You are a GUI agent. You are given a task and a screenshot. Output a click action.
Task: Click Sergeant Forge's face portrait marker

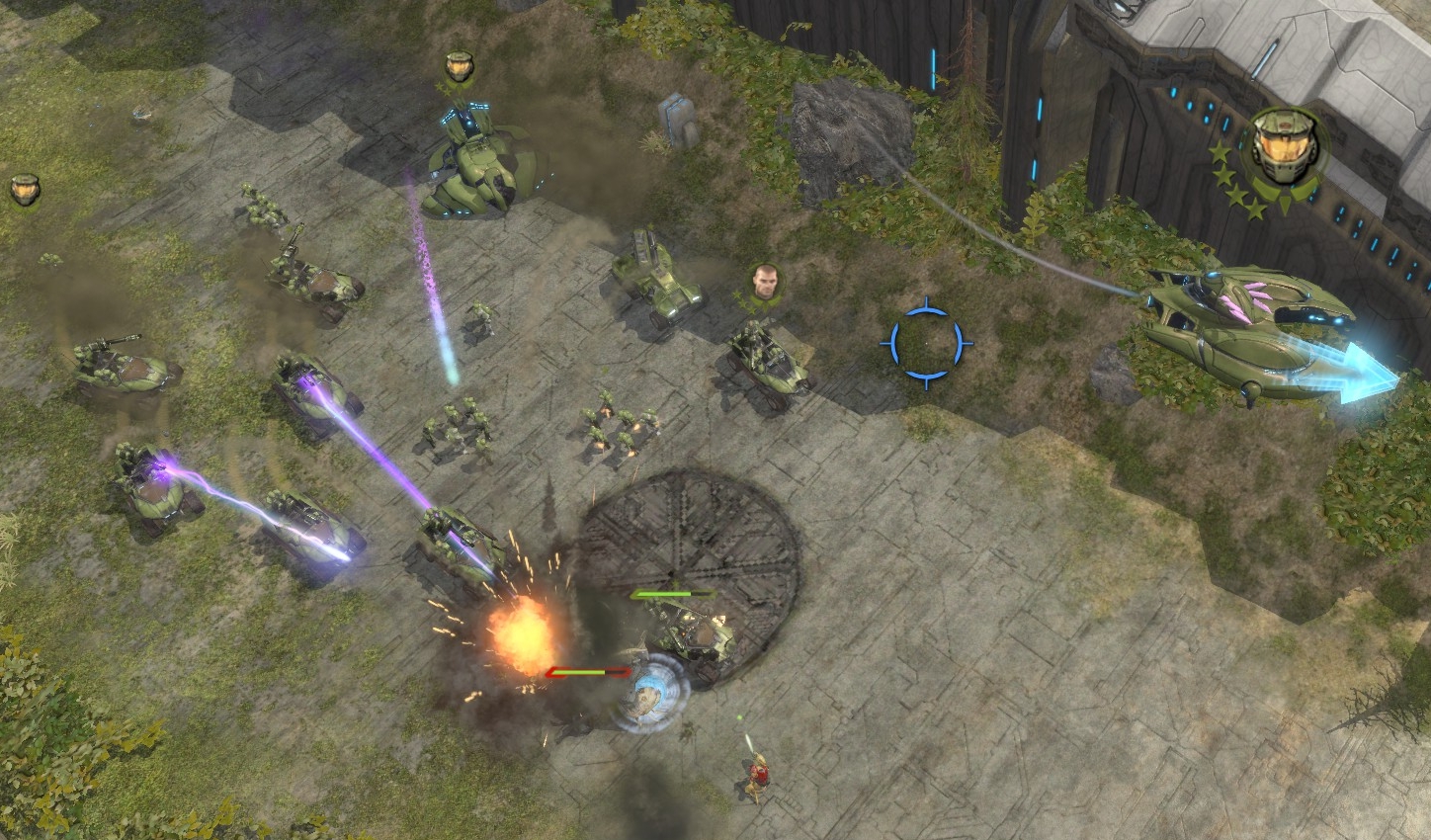click(x=765, y=284)
